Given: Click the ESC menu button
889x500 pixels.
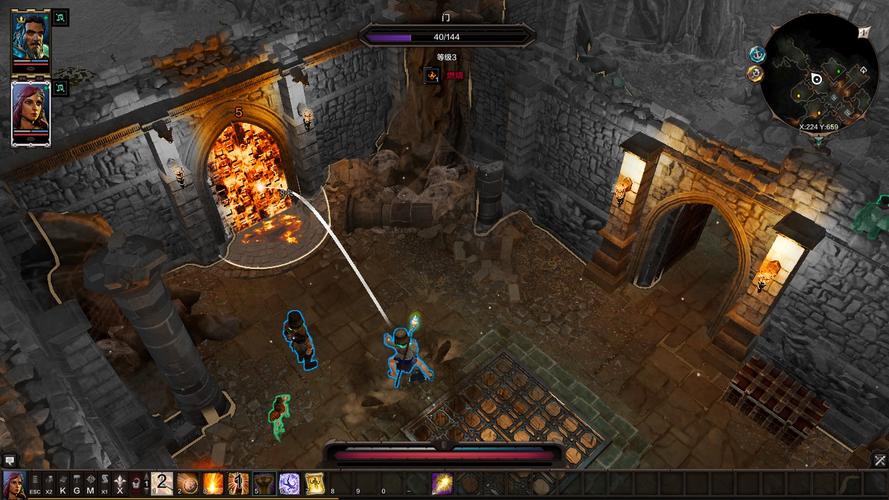Looking at the screenshot, I should pos(35,485).
